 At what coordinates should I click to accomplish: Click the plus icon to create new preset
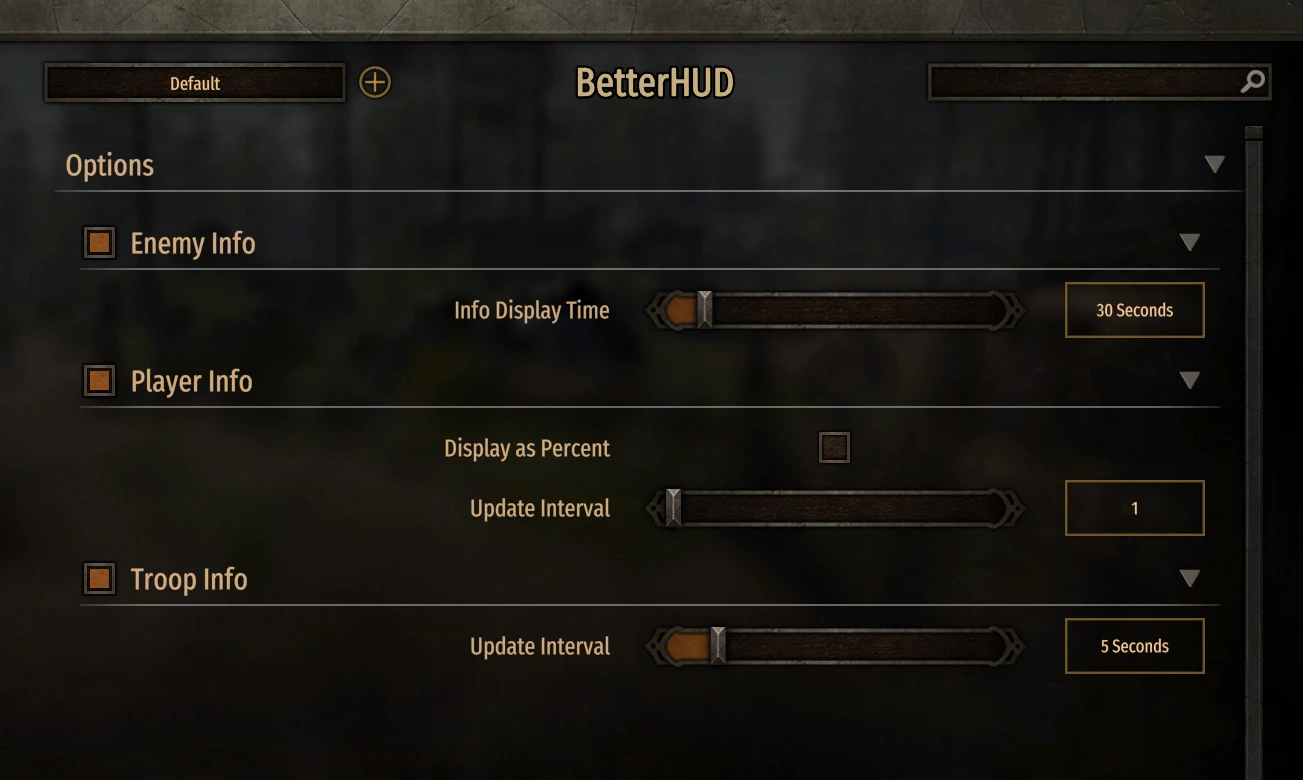375,82
